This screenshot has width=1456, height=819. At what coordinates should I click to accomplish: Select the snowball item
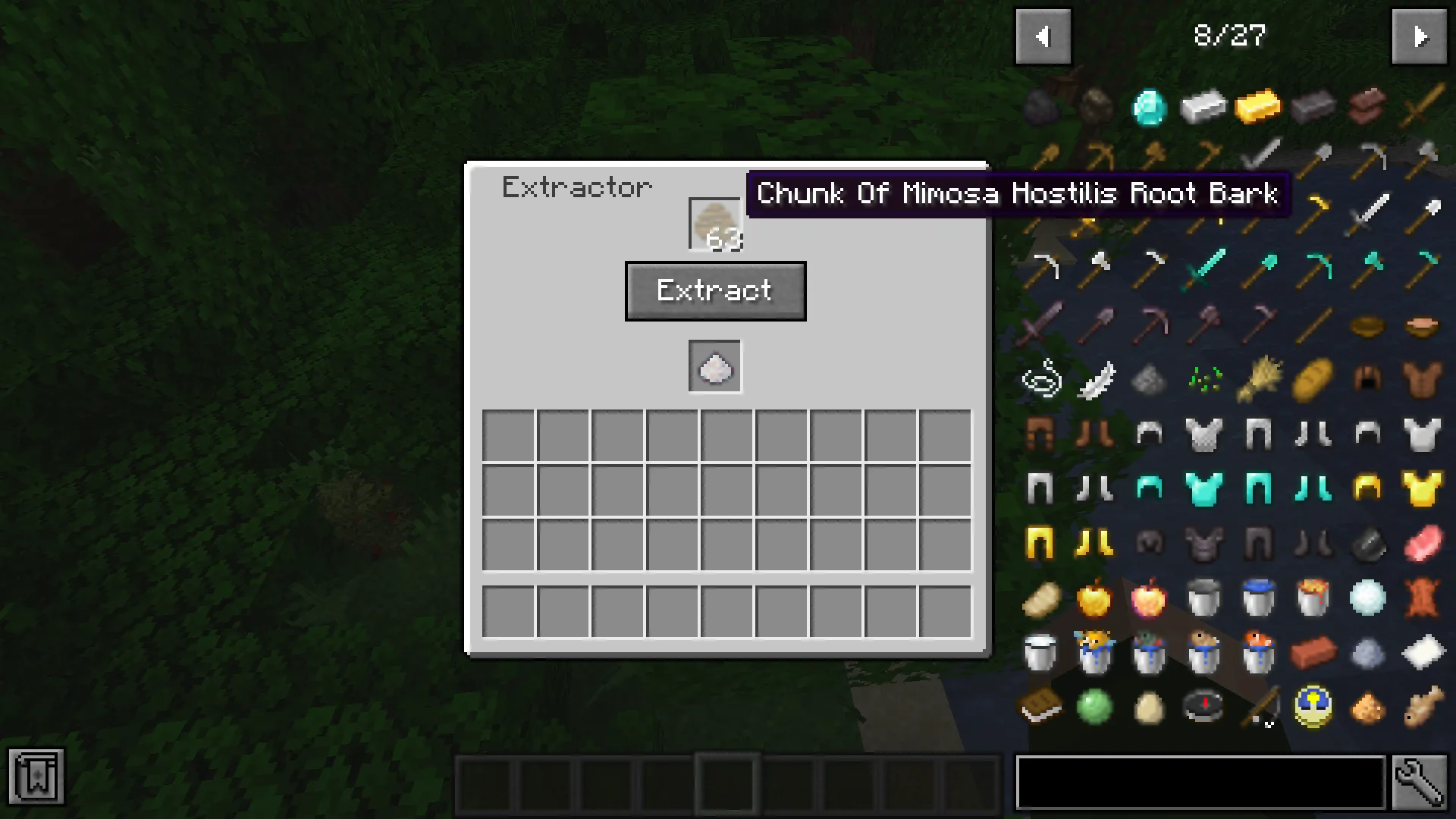point(1367,599)
